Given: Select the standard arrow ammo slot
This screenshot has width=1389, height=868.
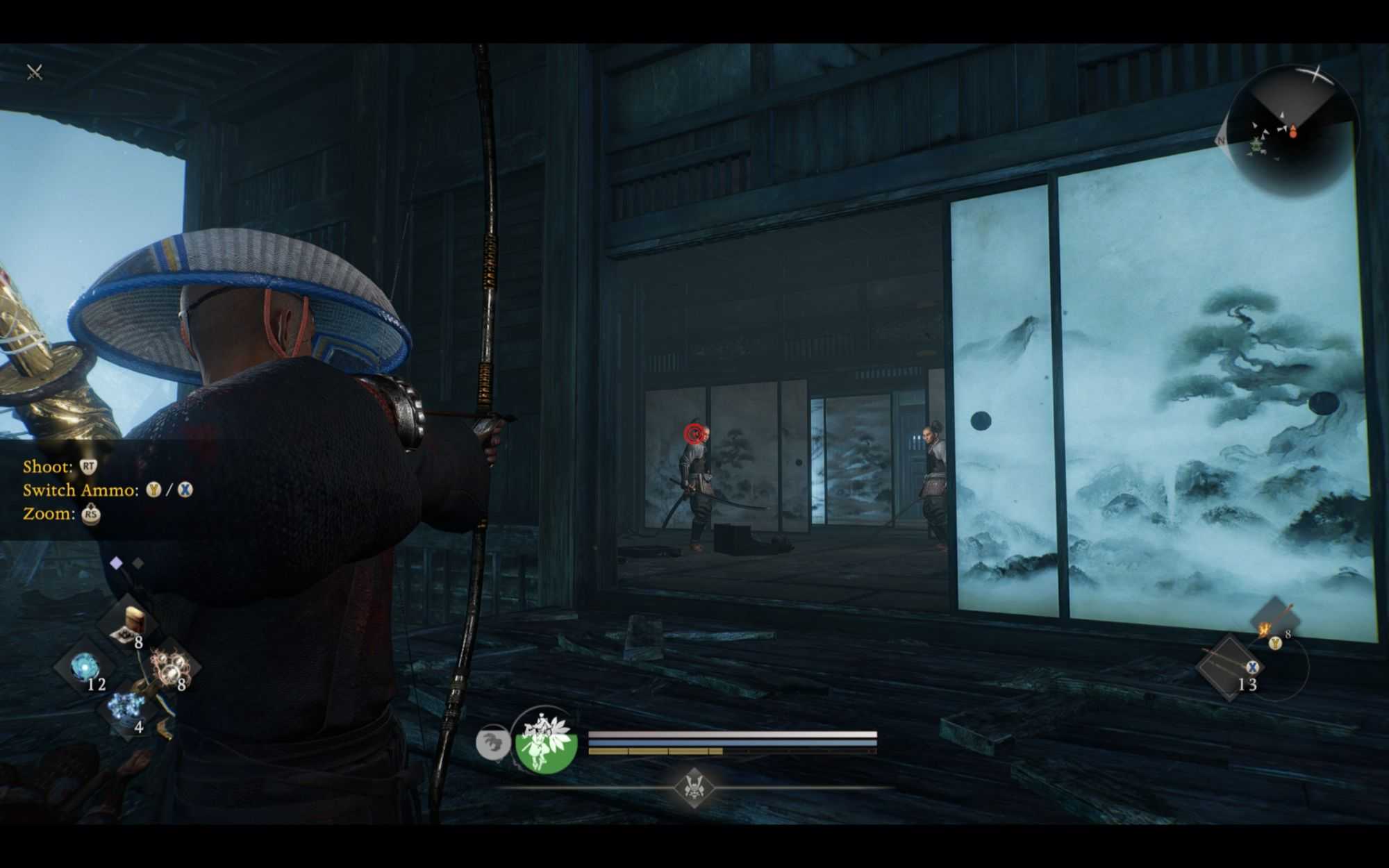Looking at the screenshot, I should 1229,668.
